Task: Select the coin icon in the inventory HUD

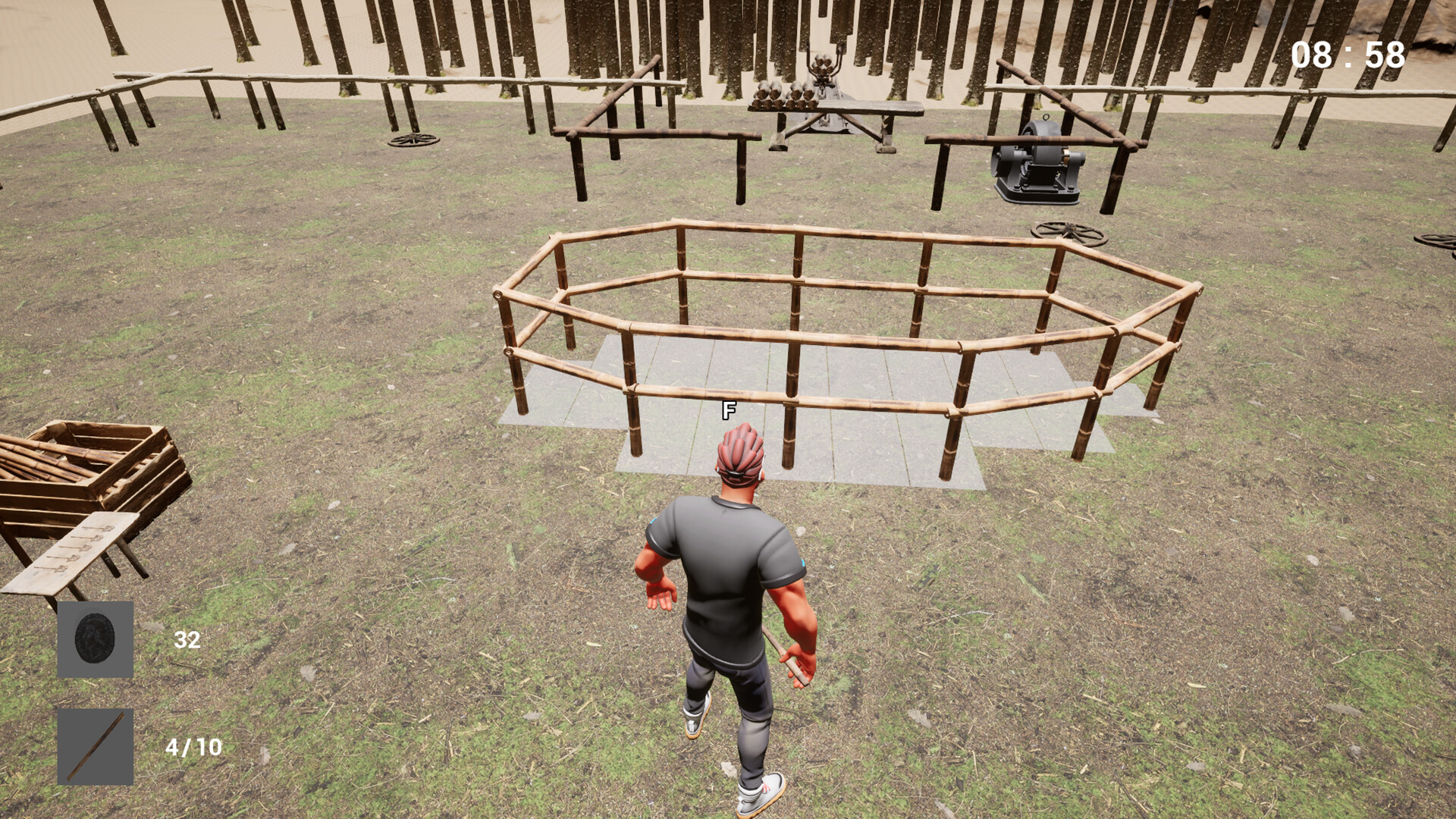Action: [93, 641]
